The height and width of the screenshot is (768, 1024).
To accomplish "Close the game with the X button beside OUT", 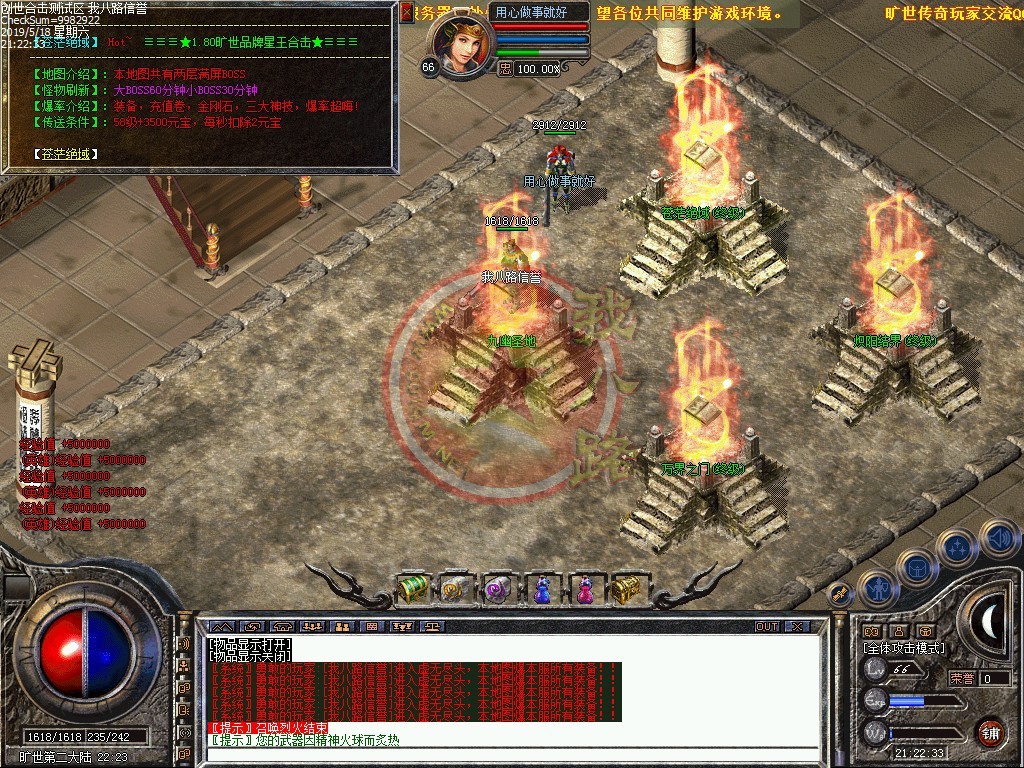I will pyautogui.click(x=797, y=627).
